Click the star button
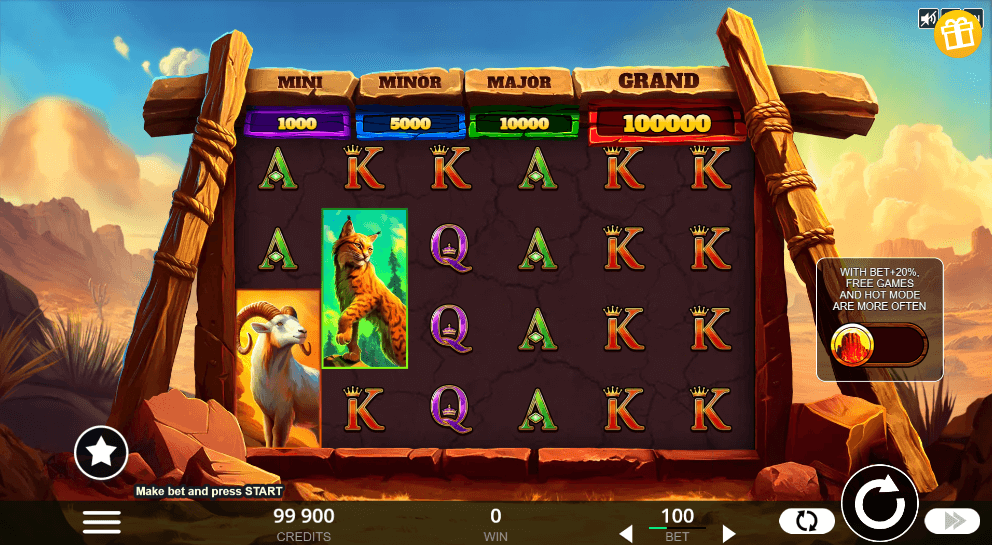The width and height of the screenshot is (992, 545). pos(101,453)
